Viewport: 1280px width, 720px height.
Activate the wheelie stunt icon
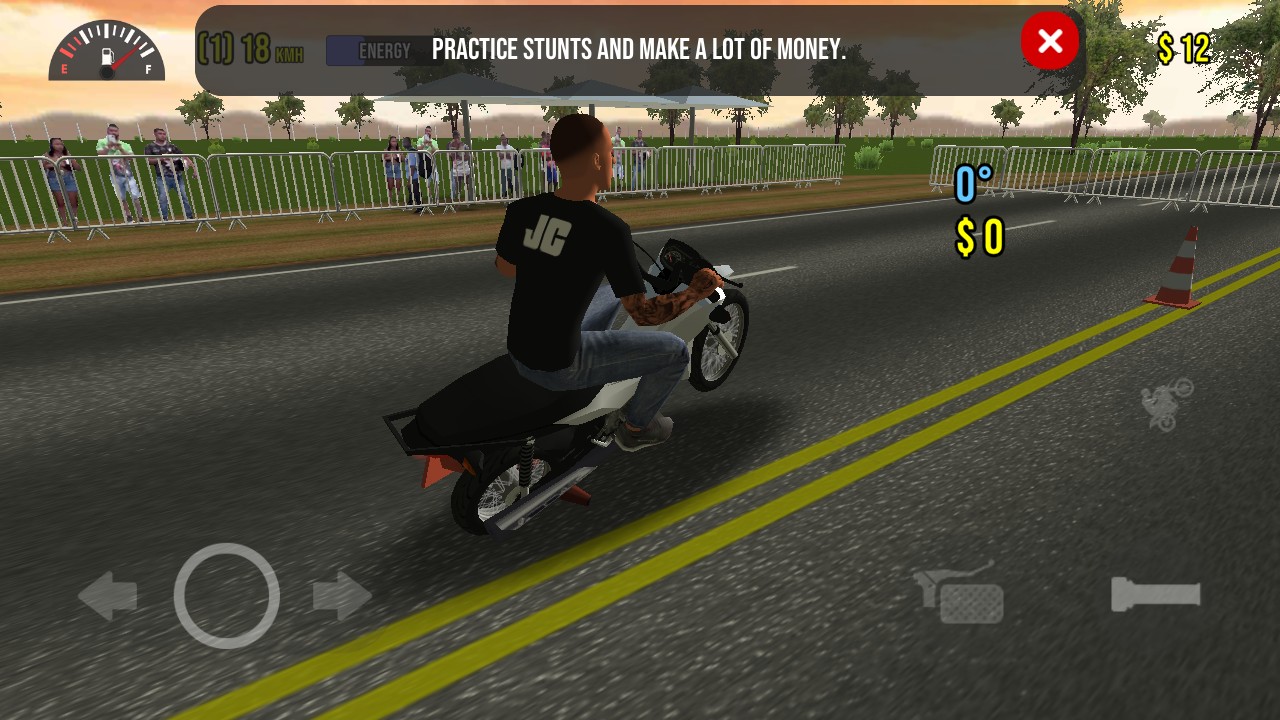(x=1167, y=404)
